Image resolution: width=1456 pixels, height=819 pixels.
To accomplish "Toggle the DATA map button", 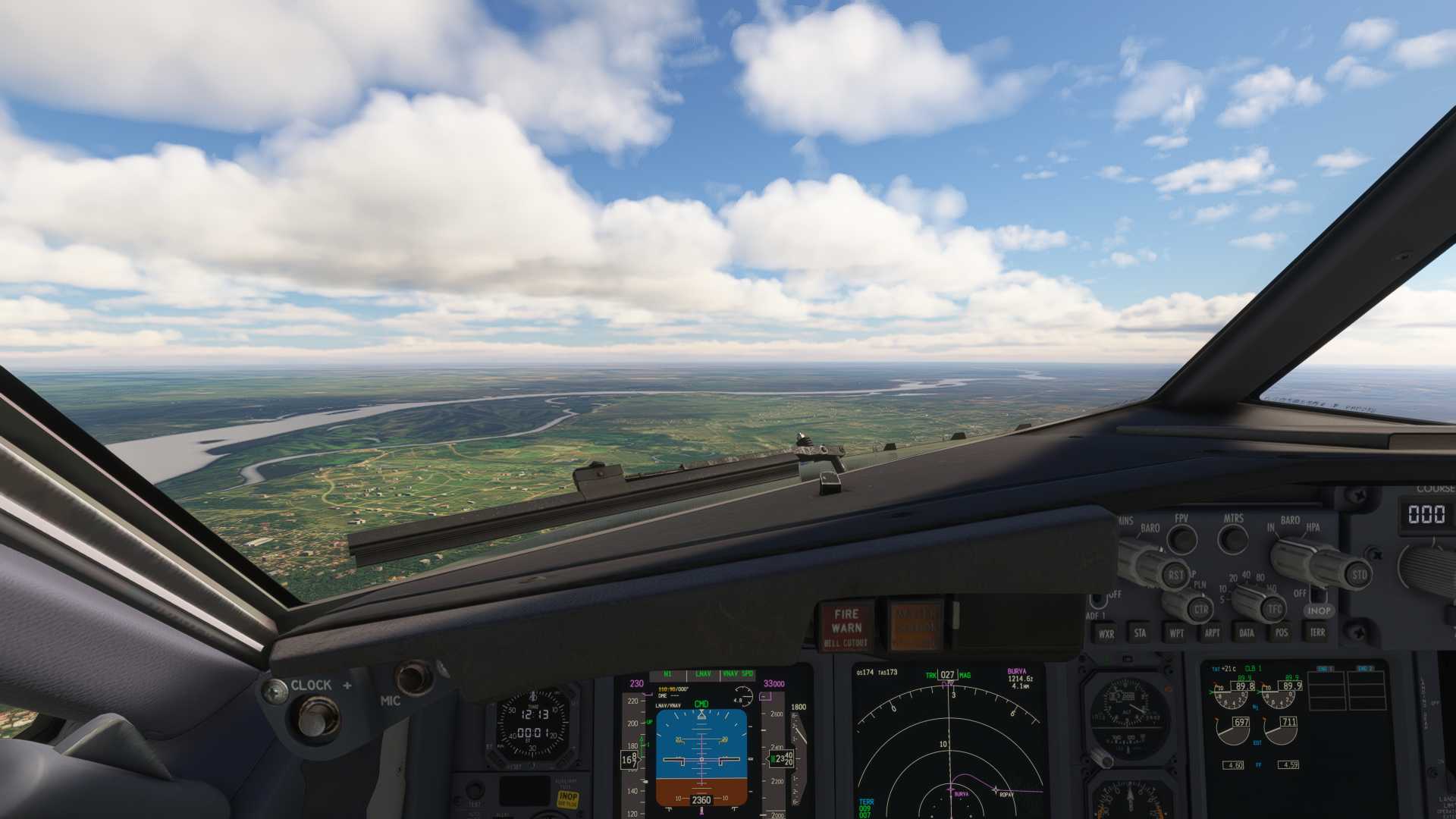I will (1247, 632).
